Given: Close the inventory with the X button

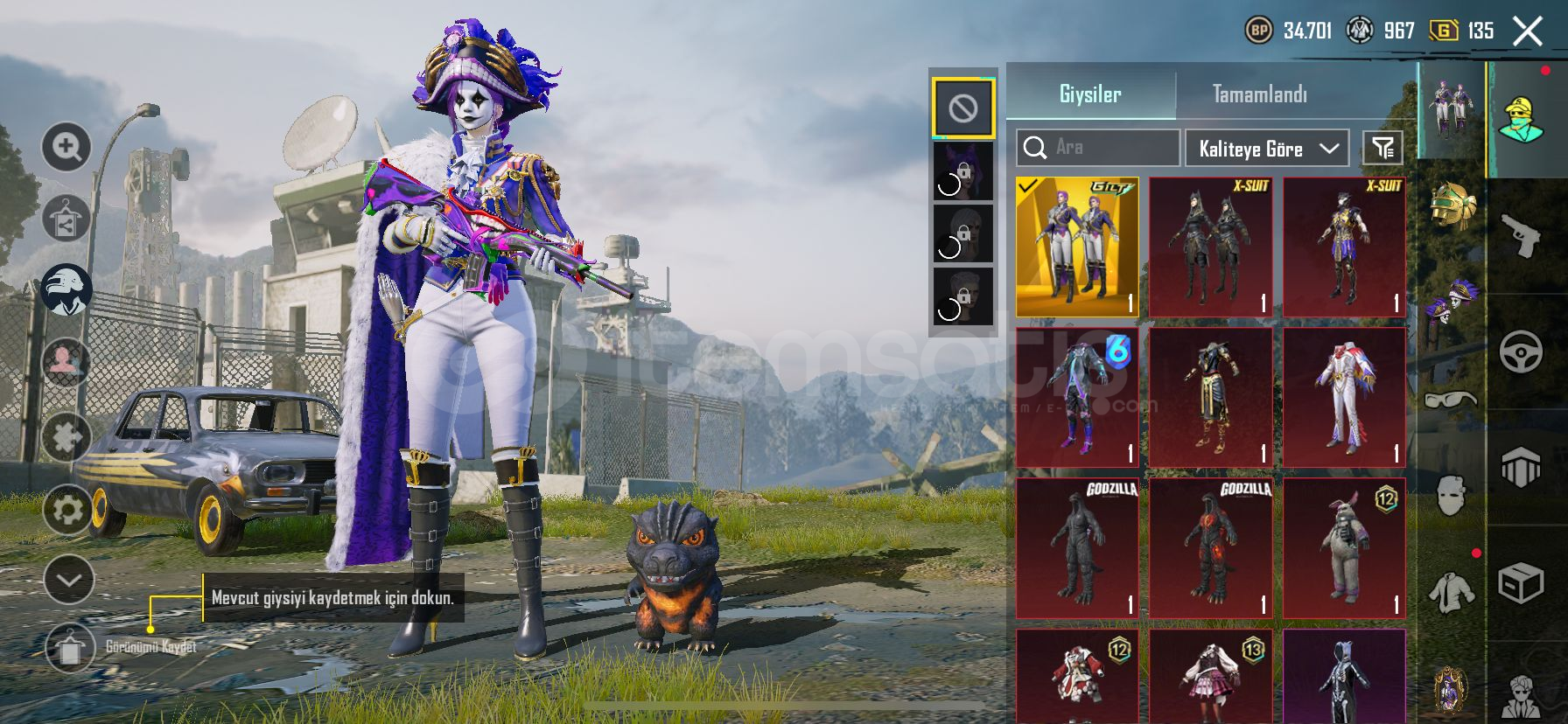Looking at the screenshot, I should 1528,31.
